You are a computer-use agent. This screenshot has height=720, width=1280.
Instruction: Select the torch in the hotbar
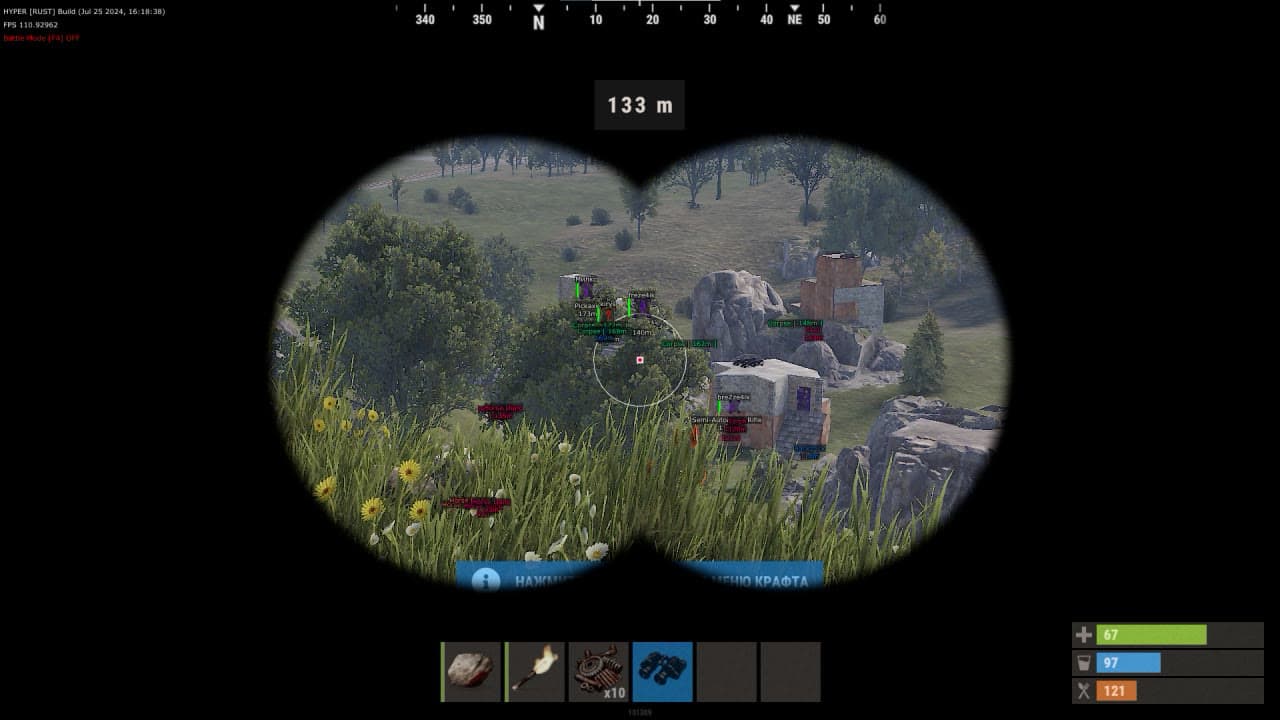535,670
